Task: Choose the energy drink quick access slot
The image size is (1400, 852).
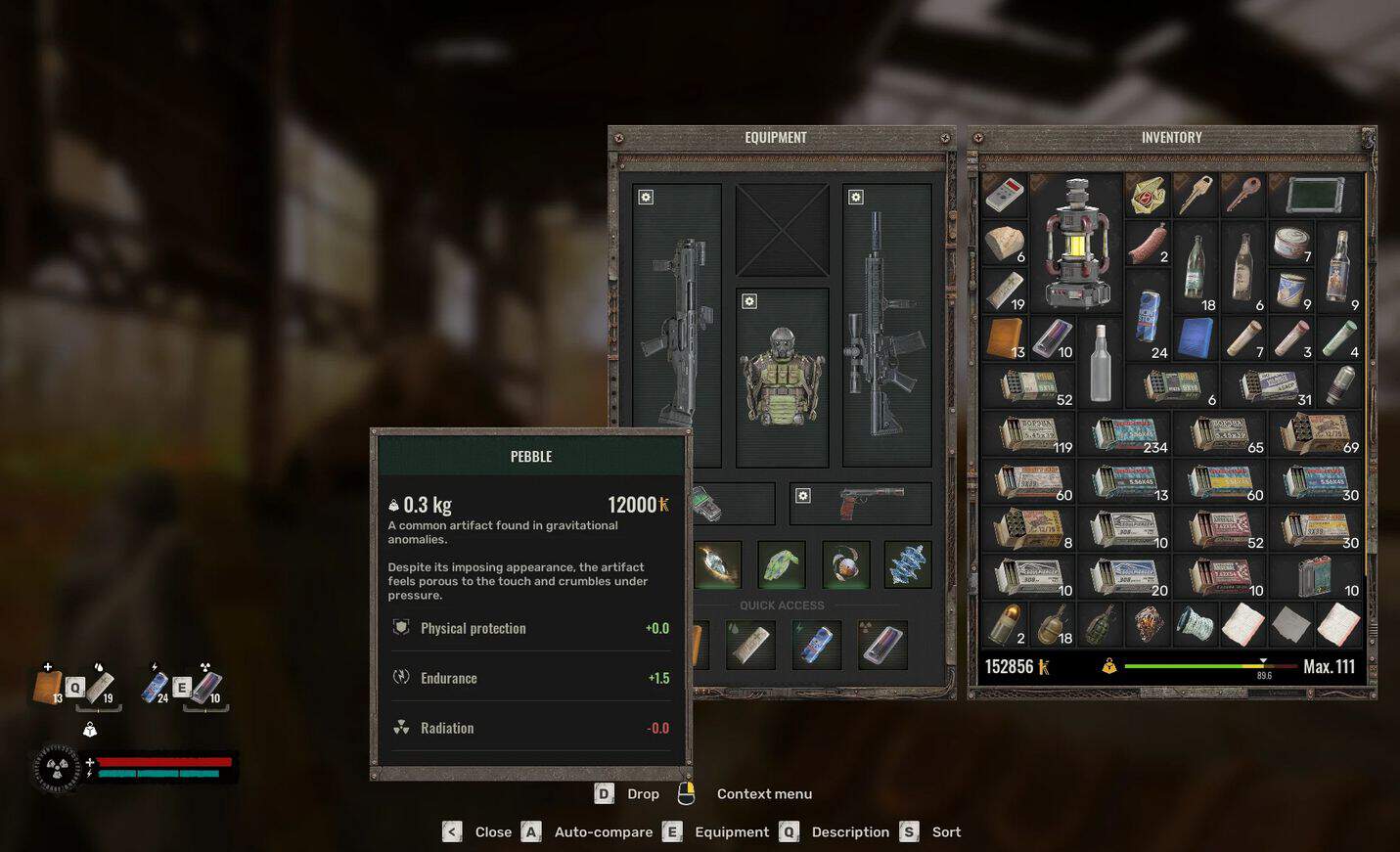Action: click(816, 645)
